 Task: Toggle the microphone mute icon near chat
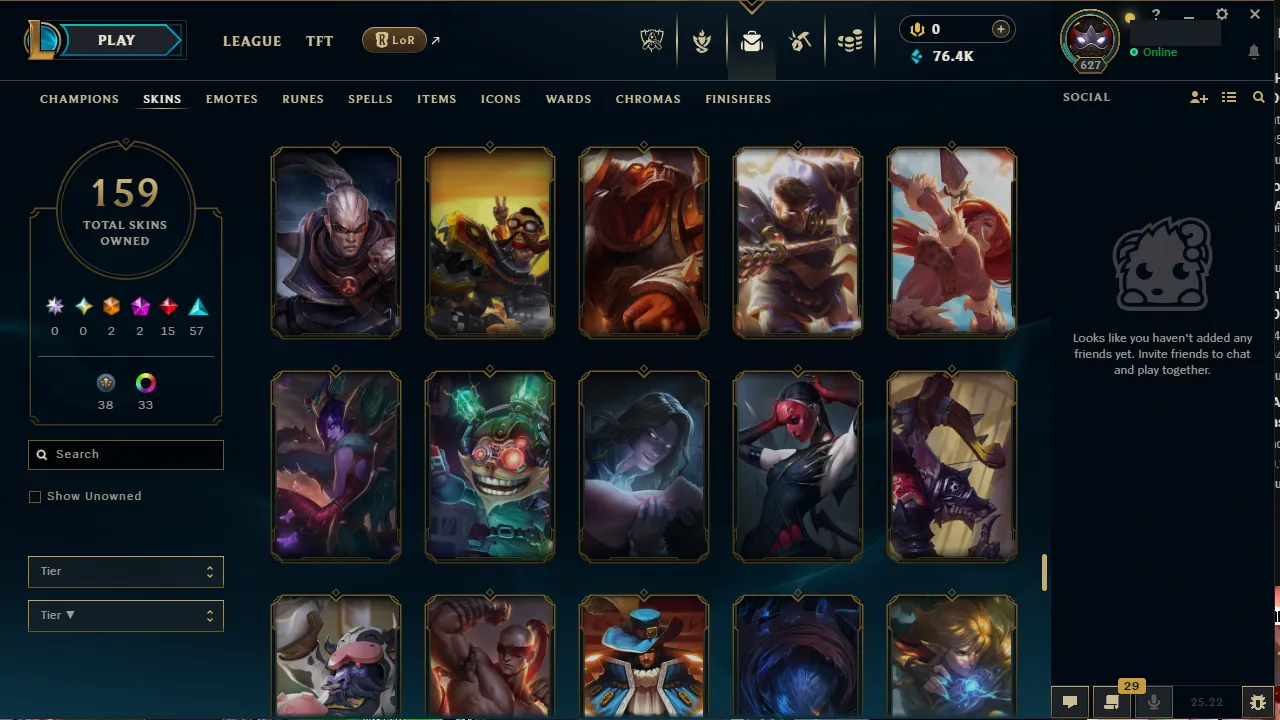[x=1153, y=701]
